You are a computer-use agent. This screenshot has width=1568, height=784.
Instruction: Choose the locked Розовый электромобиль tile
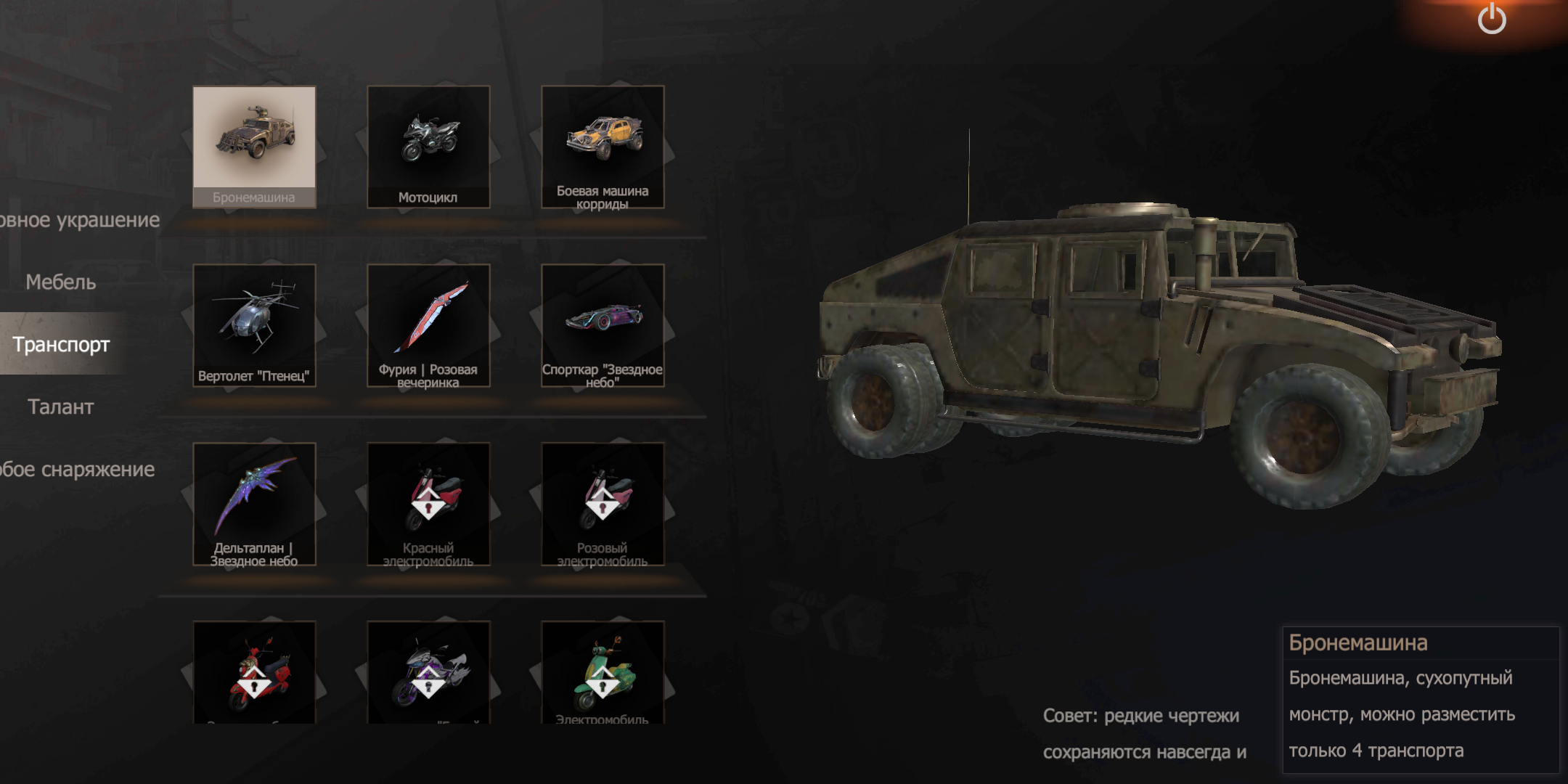point(603,504)
